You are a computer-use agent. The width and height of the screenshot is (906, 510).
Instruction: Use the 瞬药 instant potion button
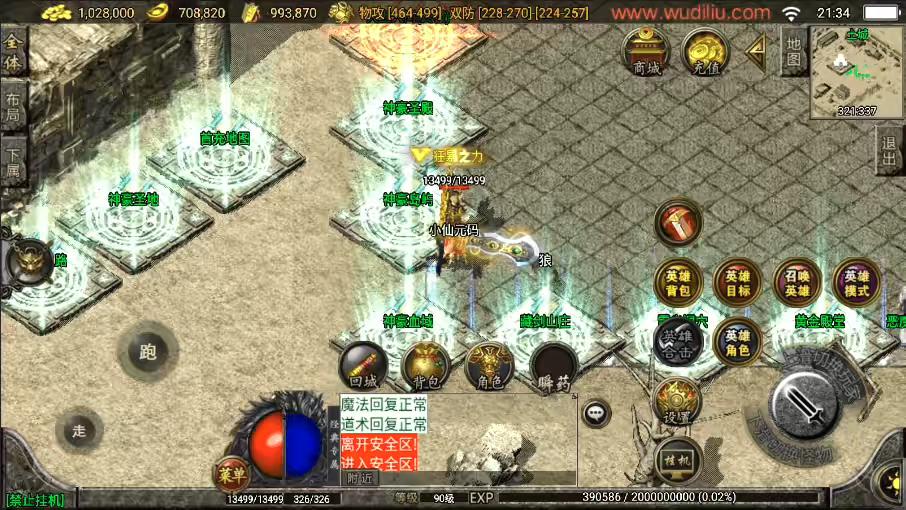coord(553,366)
